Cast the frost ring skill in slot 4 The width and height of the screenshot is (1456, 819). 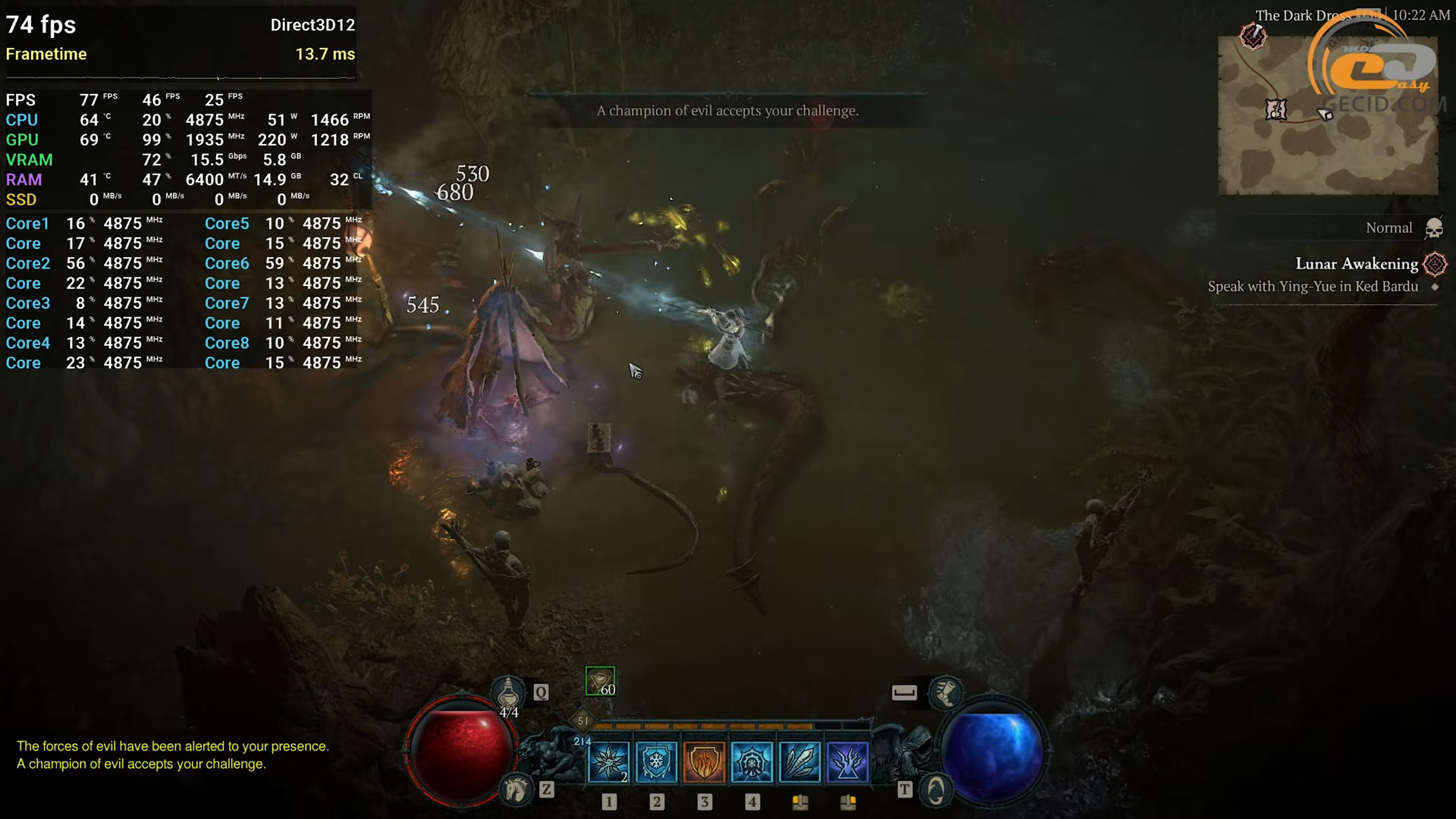[x=752, y=761]
